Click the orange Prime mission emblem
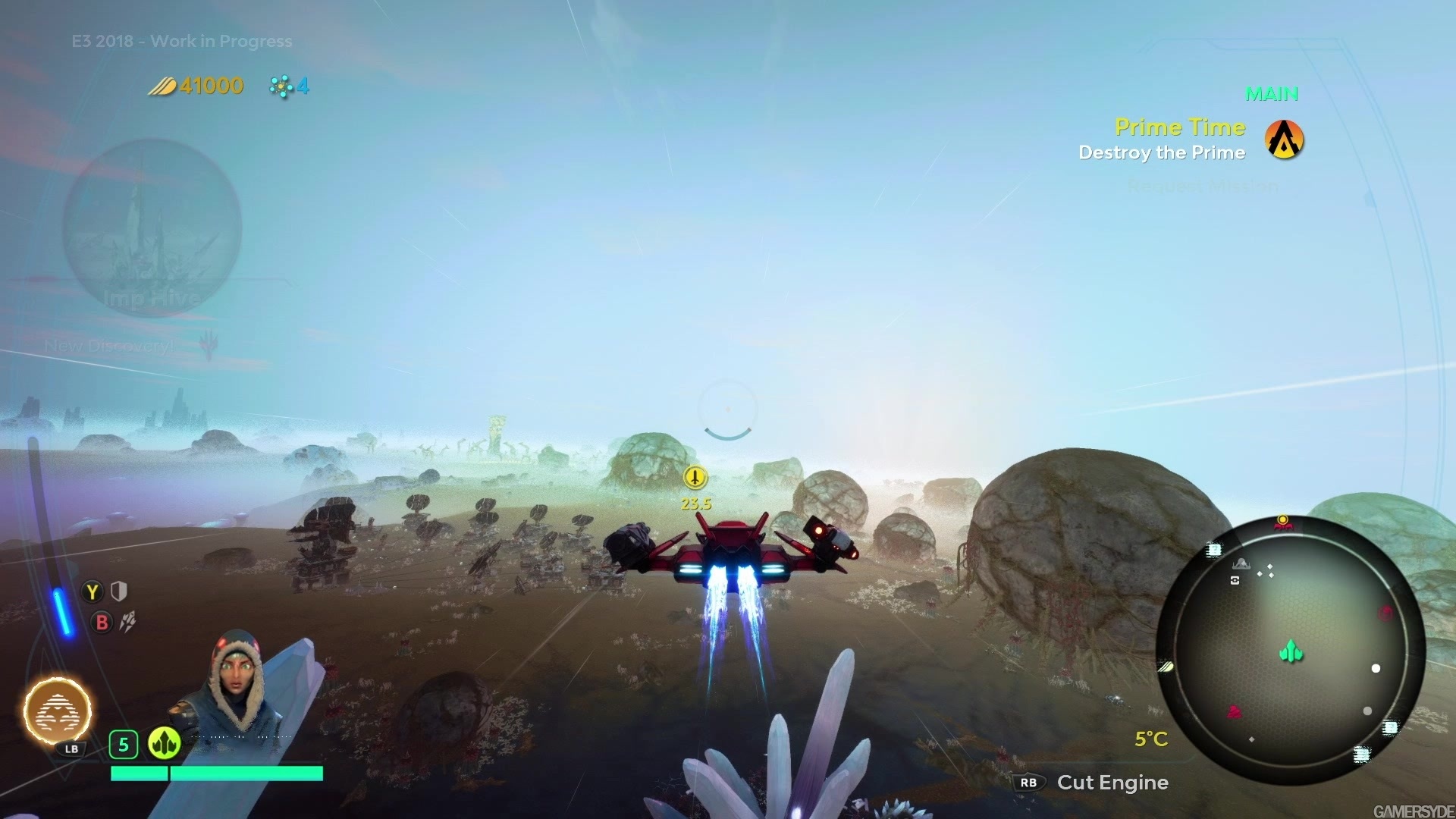This screenshot has height=819, width=1456. click(1284, 140)
